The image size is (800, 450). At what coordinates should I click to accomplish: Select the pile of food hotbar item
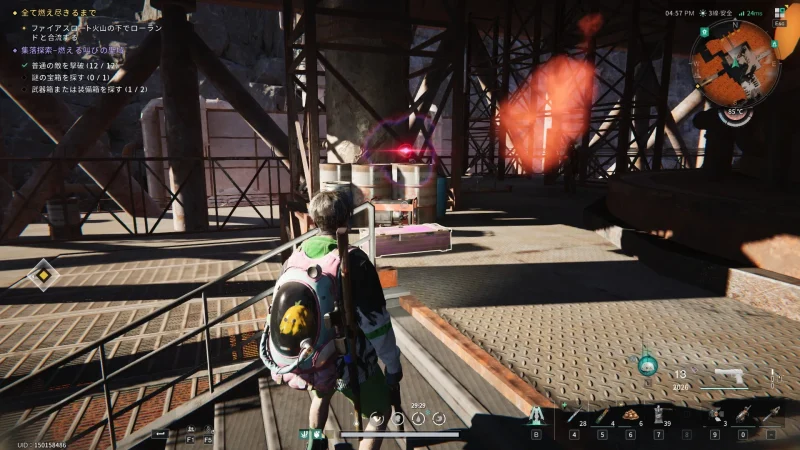tap(631, 415)
